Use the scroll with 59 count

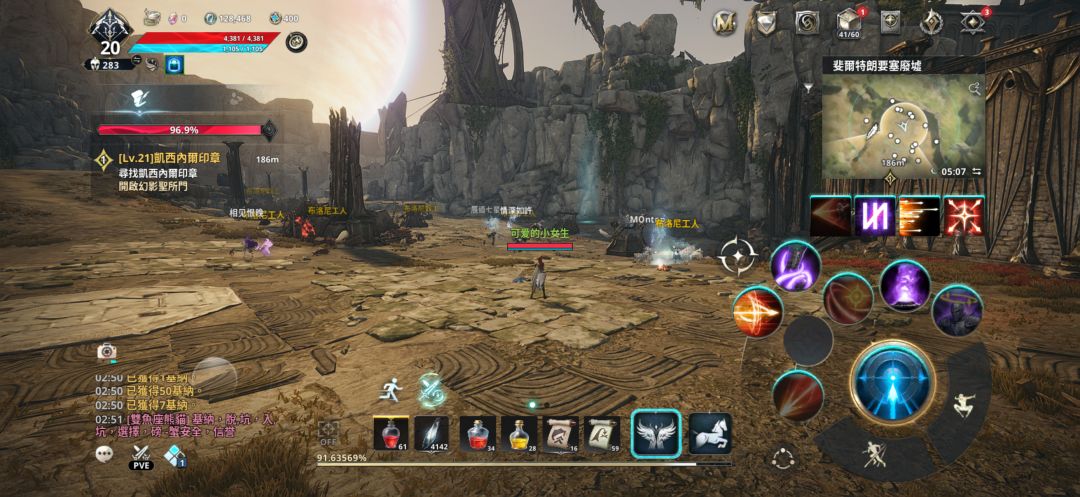click(x=602, y=434)
